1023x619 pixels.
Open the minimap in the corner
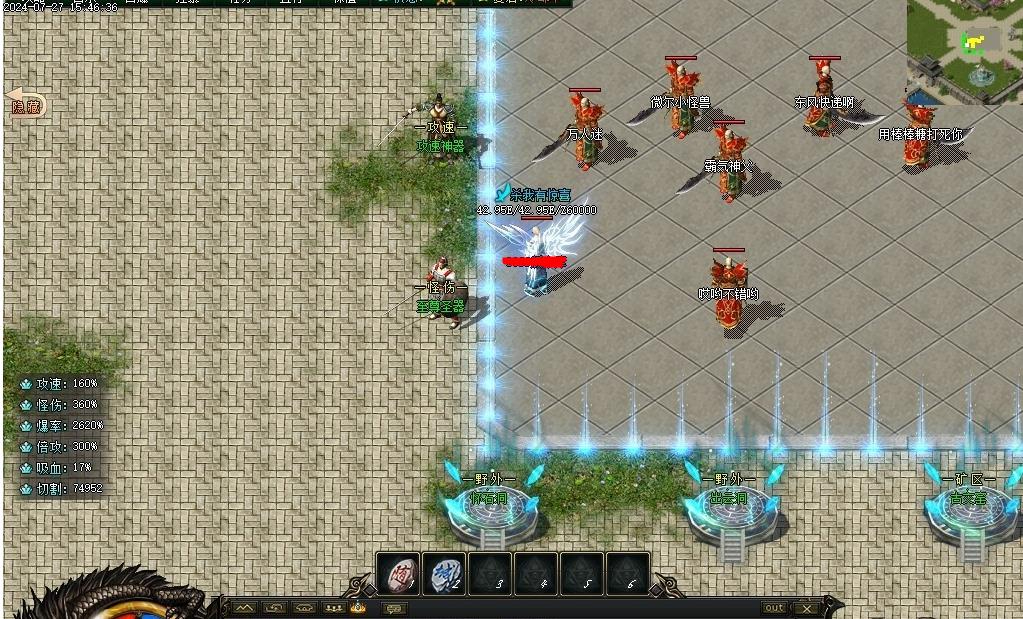coord(964,50)
